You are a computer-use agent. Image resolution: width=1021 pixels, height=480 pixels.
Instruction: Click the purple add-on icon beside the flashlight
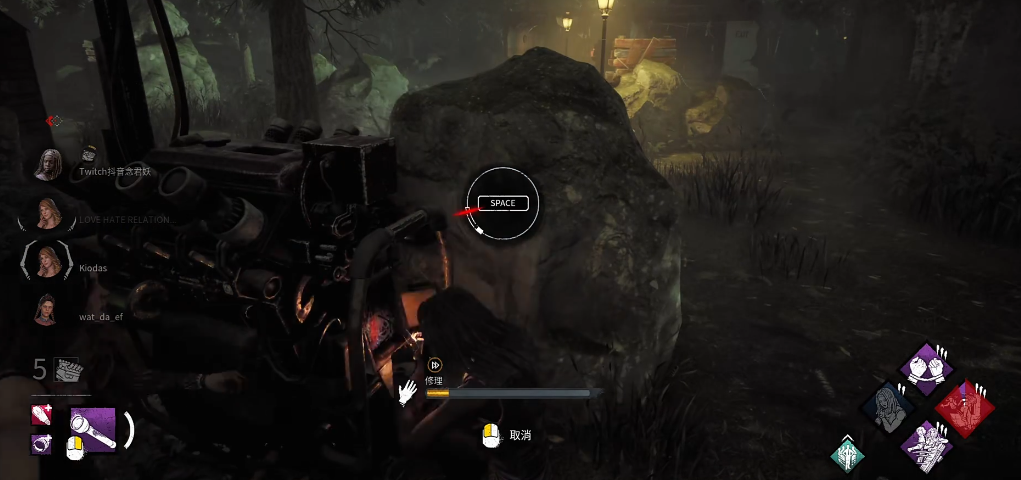click(42, 443)
